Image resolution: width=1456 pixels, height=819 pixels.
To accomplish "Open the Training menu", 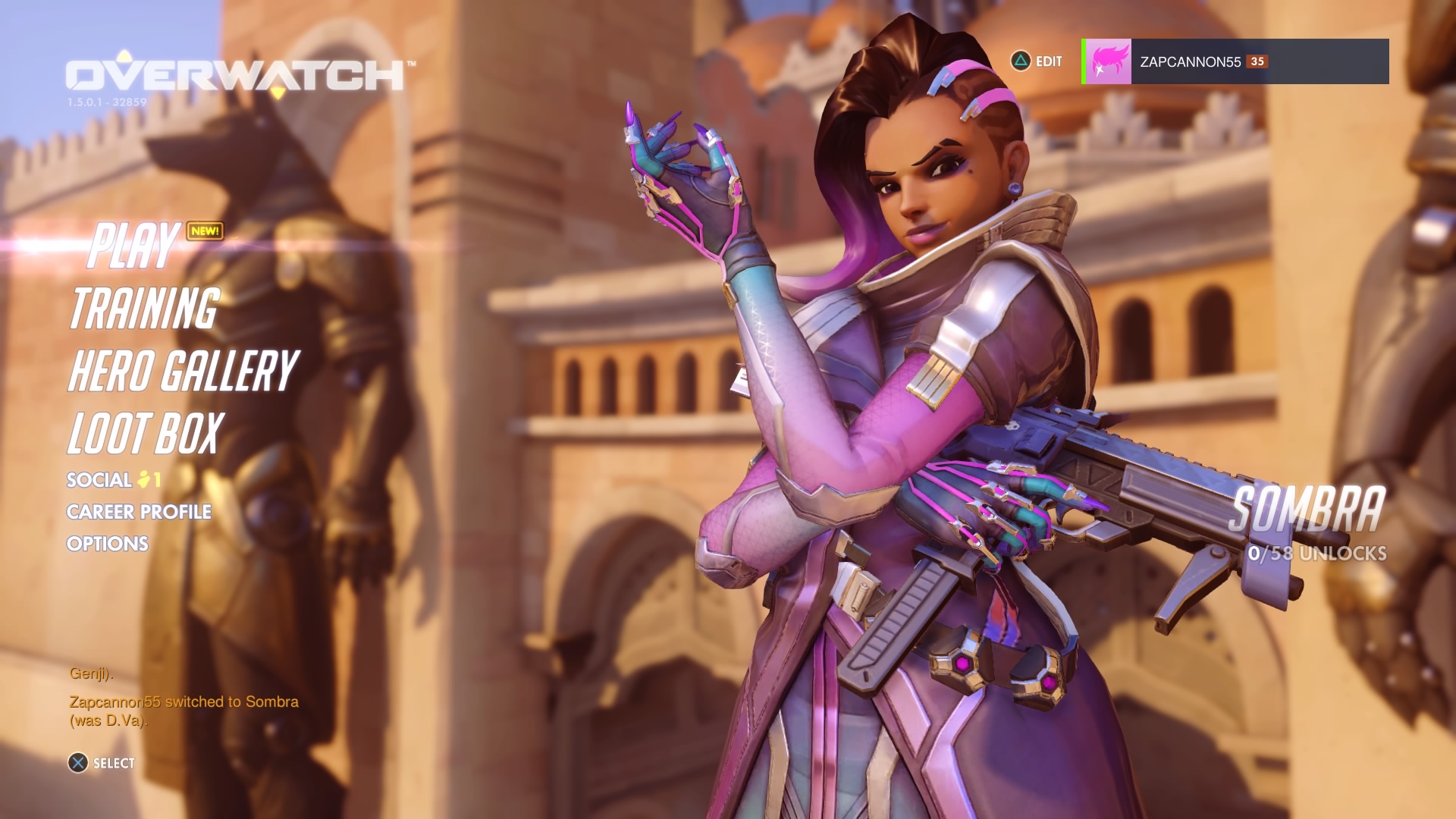I will pyautogui.click(x=144, y=309).
